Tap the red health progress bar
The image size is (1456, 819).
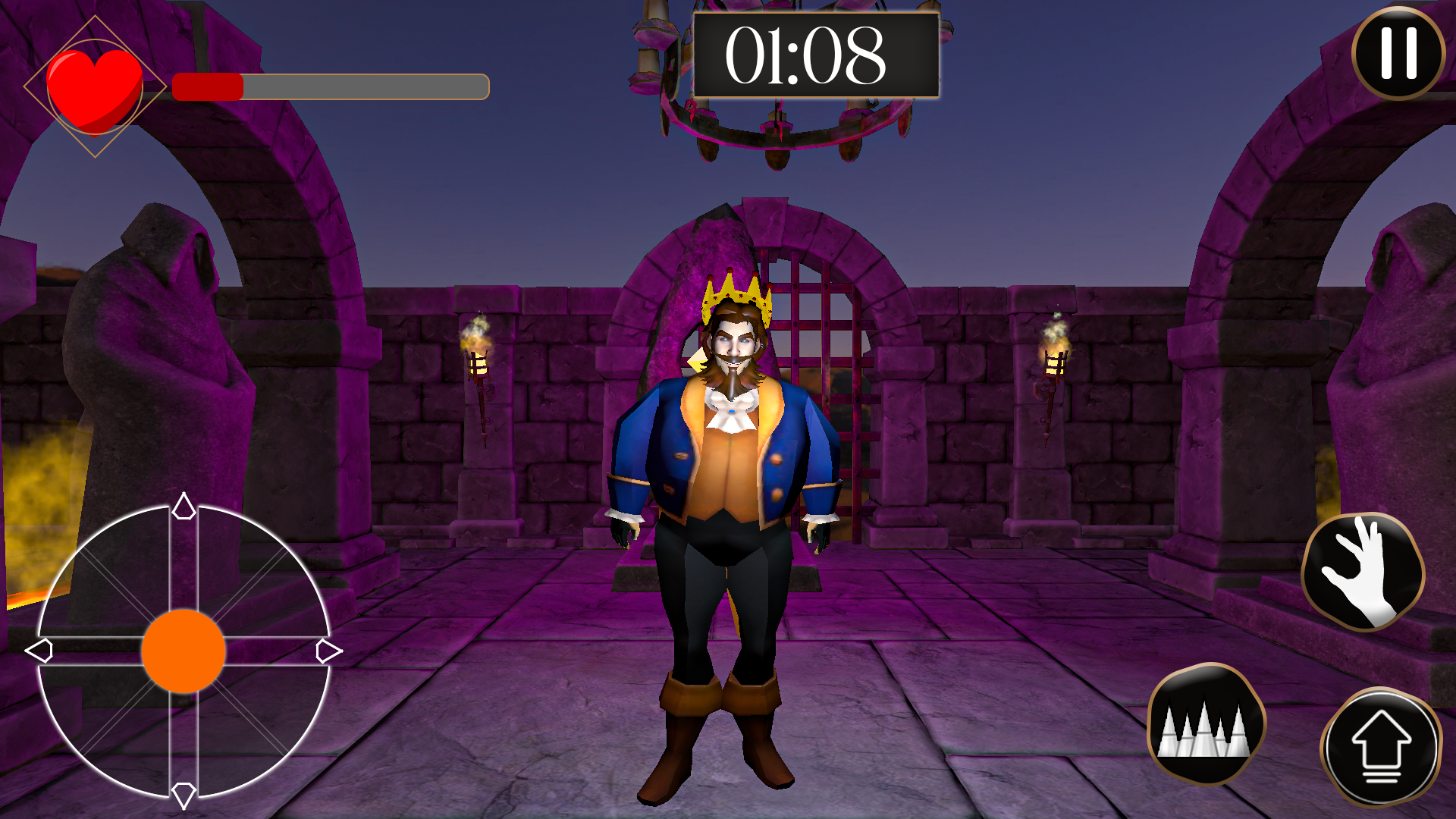[209, 86]
